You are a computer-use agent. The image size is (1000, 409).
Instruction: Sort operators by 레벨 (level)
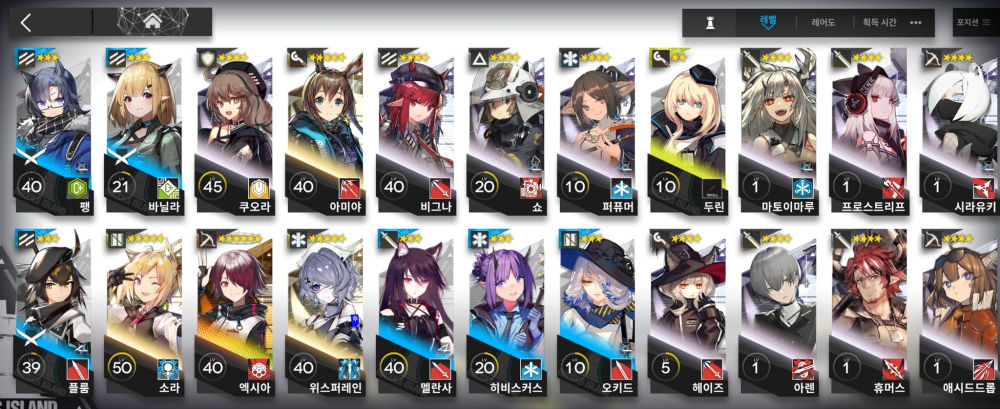tap(767, 21)
